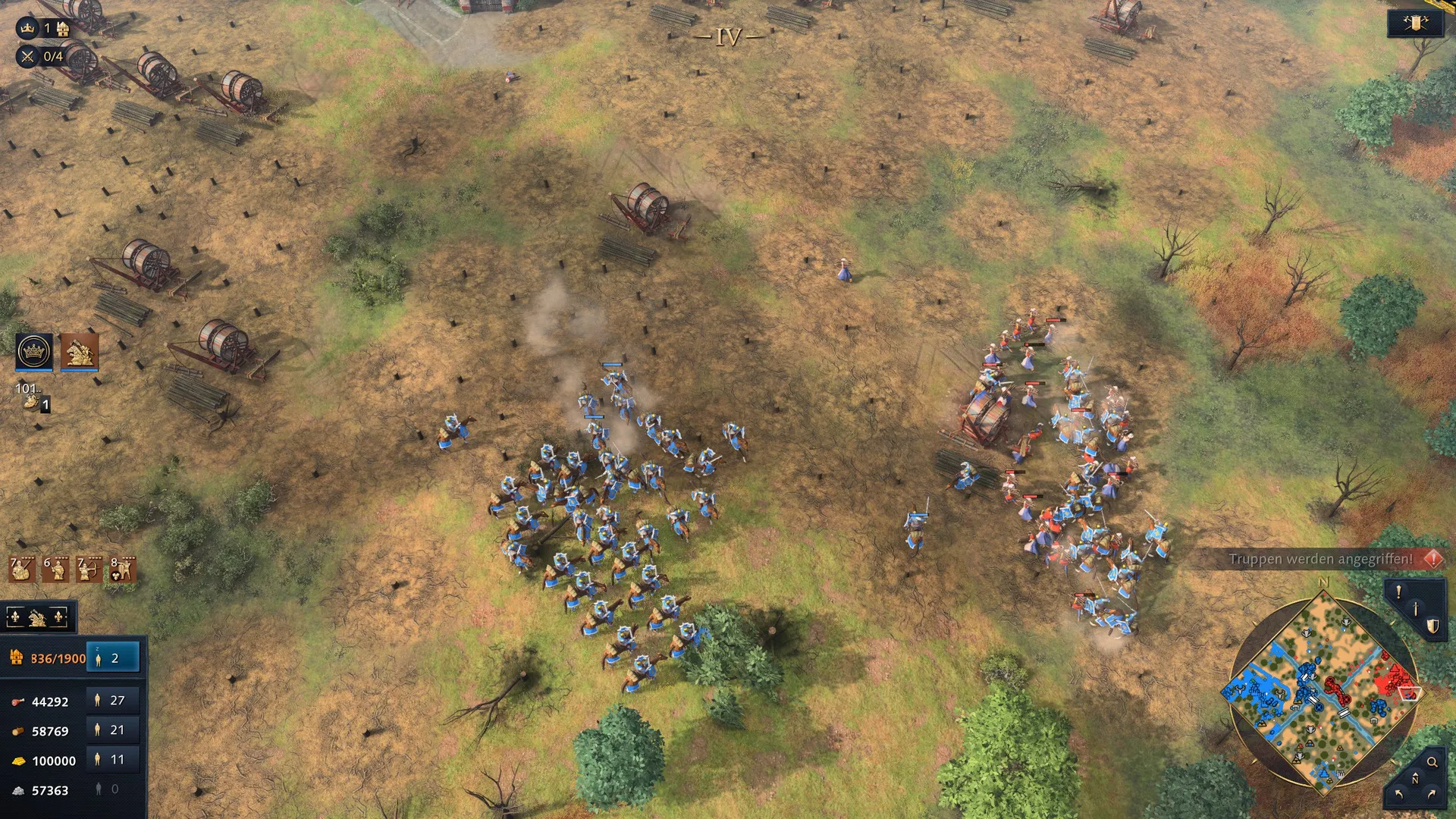Click the crown icon button beside the cavalry portrait
The height and width of the screenshot is (819, 1456).
tap(34, 351)
